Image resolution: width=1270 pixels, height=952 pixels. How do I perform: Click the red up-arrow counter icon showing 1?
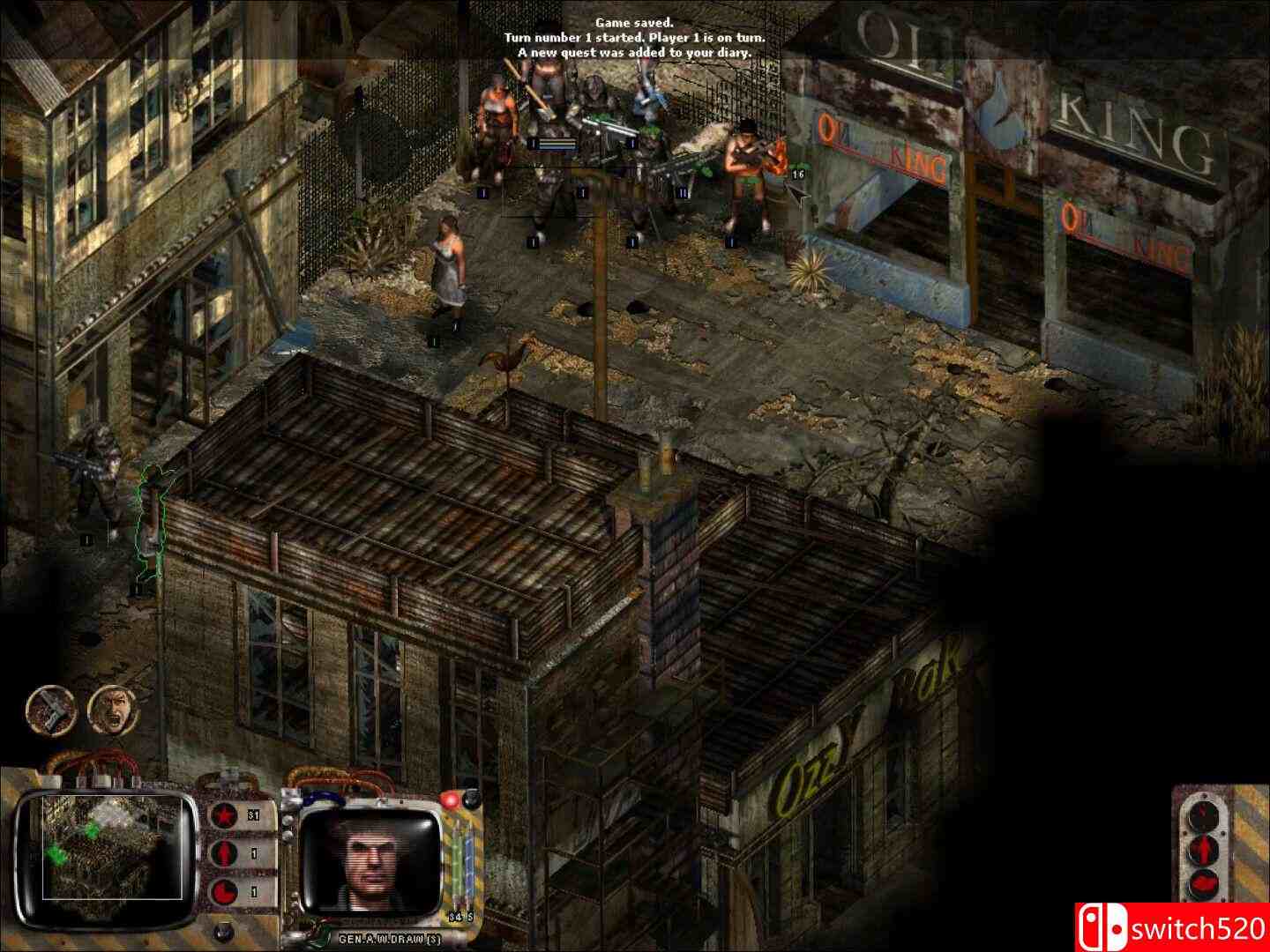pos(223,853)
